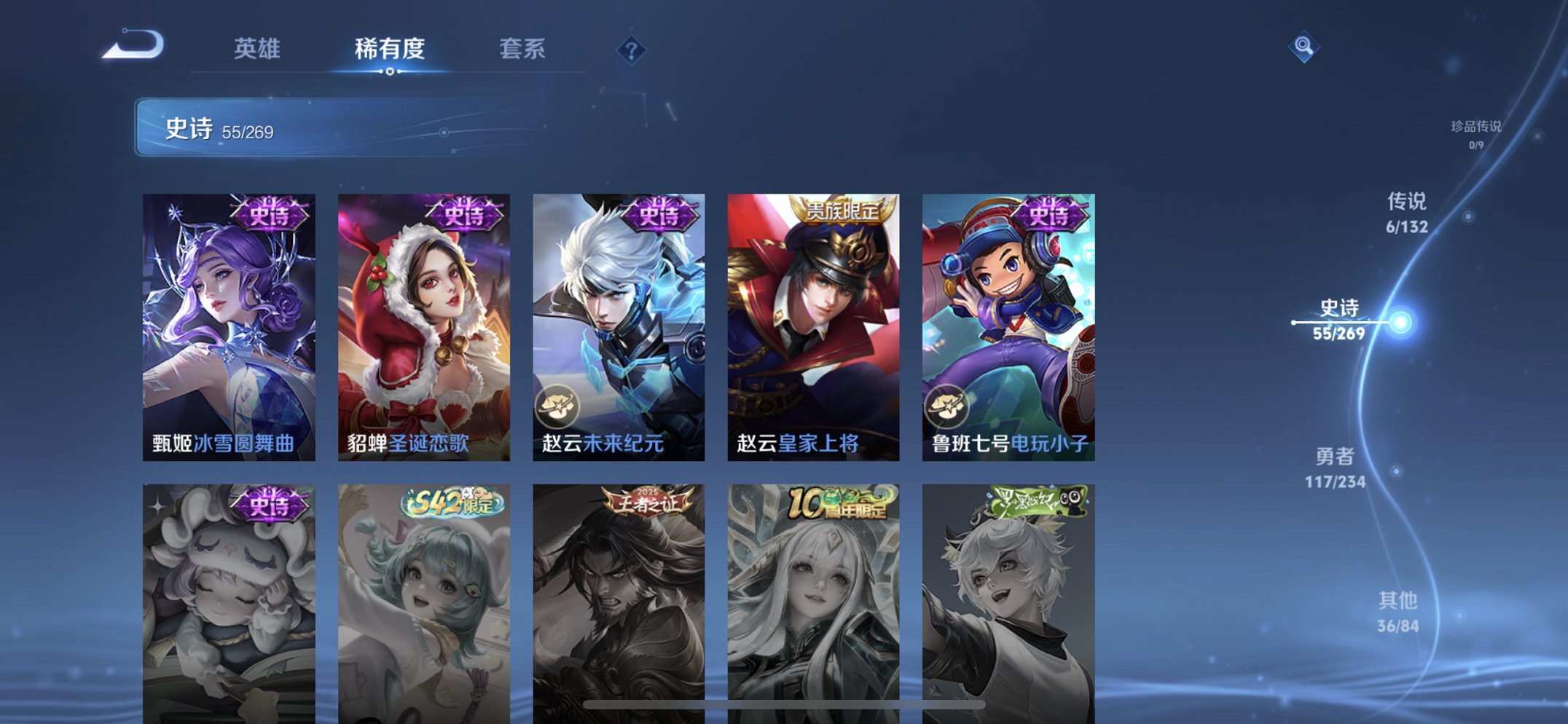Screen dimensions: 1568x724
Task: Open the help question mark icon
Action: (631, 51)
